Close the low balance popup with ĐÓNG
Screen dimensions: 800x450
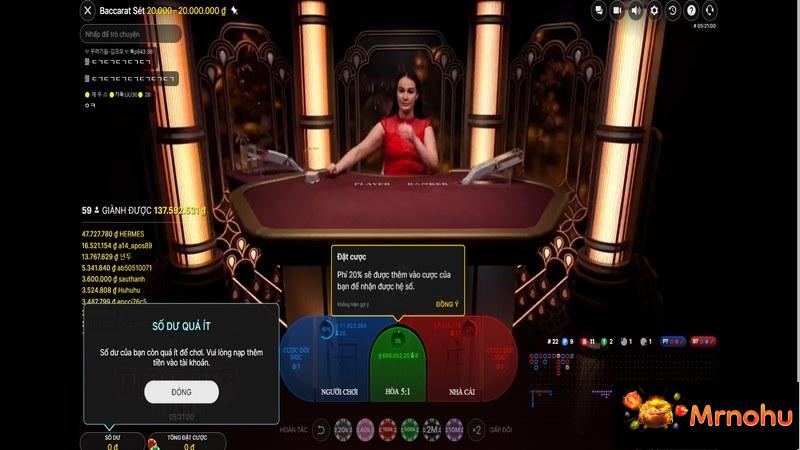[181, 392]
